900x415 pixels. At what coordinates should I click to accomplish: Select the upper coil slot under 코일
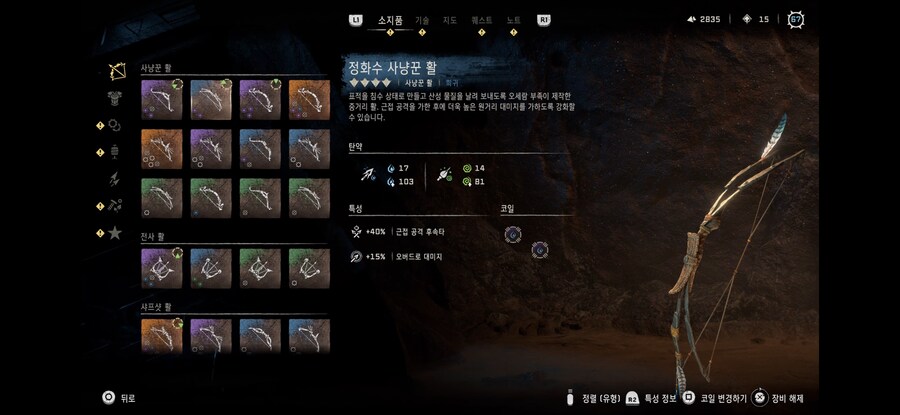tap(513, 234)
